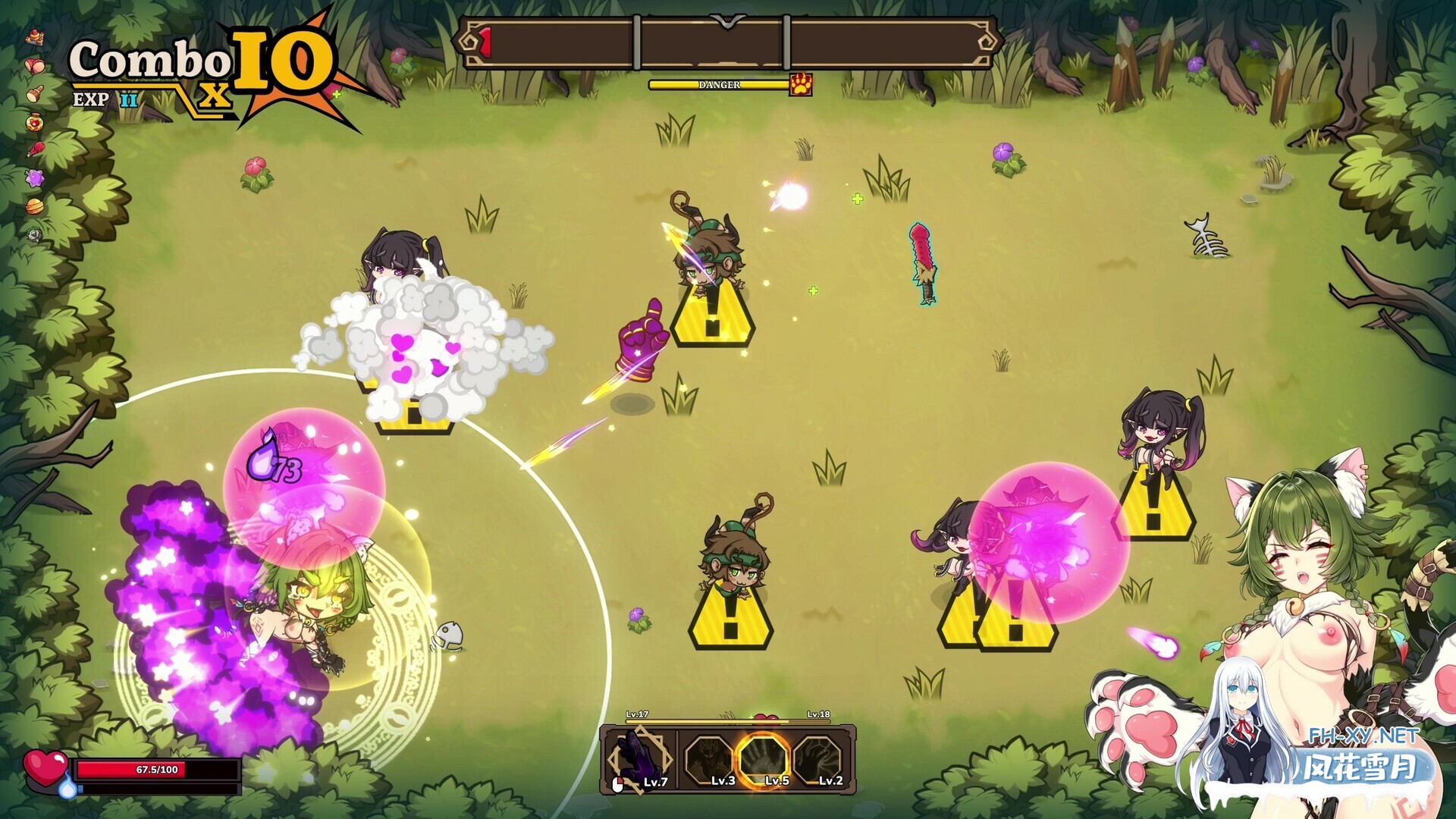The image size is (1456, 819).
Task: Open the FH-XY.NET watermark logo
Action: click(x=1363, y=758)
